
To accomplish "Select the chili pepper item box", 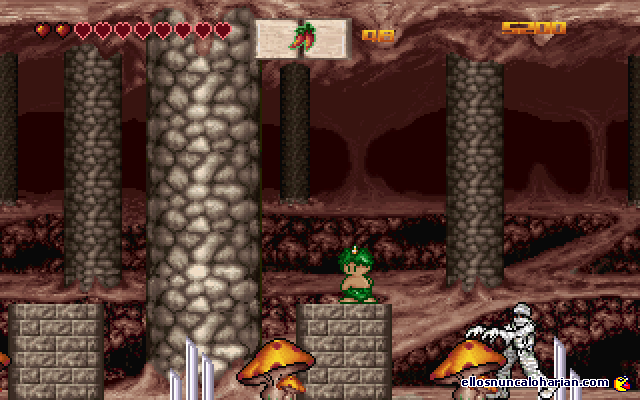I will (x=303, y=38).
